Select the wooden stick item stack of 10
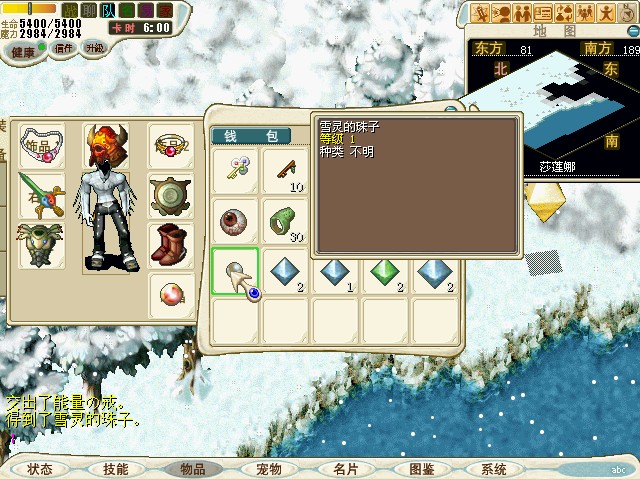The height and width of the screenshot is (480, 640). 285,171
